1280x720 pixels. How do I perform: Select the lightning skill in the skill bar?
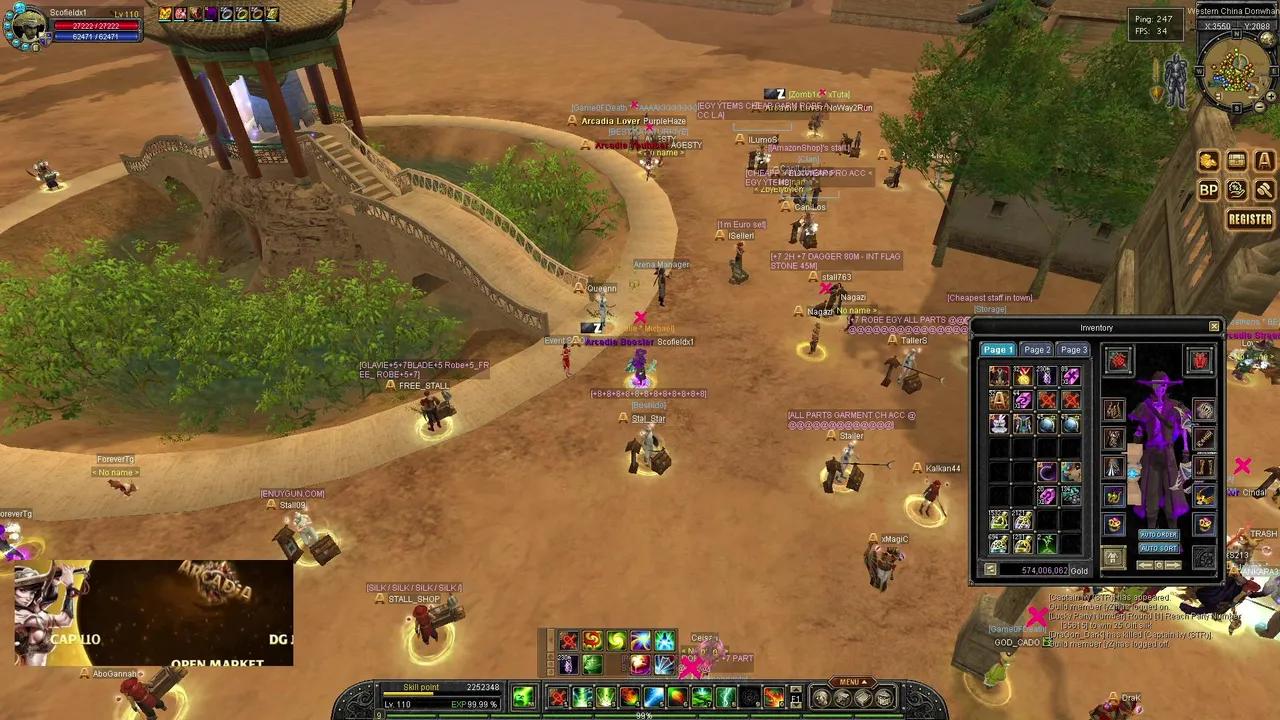tap(725, 697)
